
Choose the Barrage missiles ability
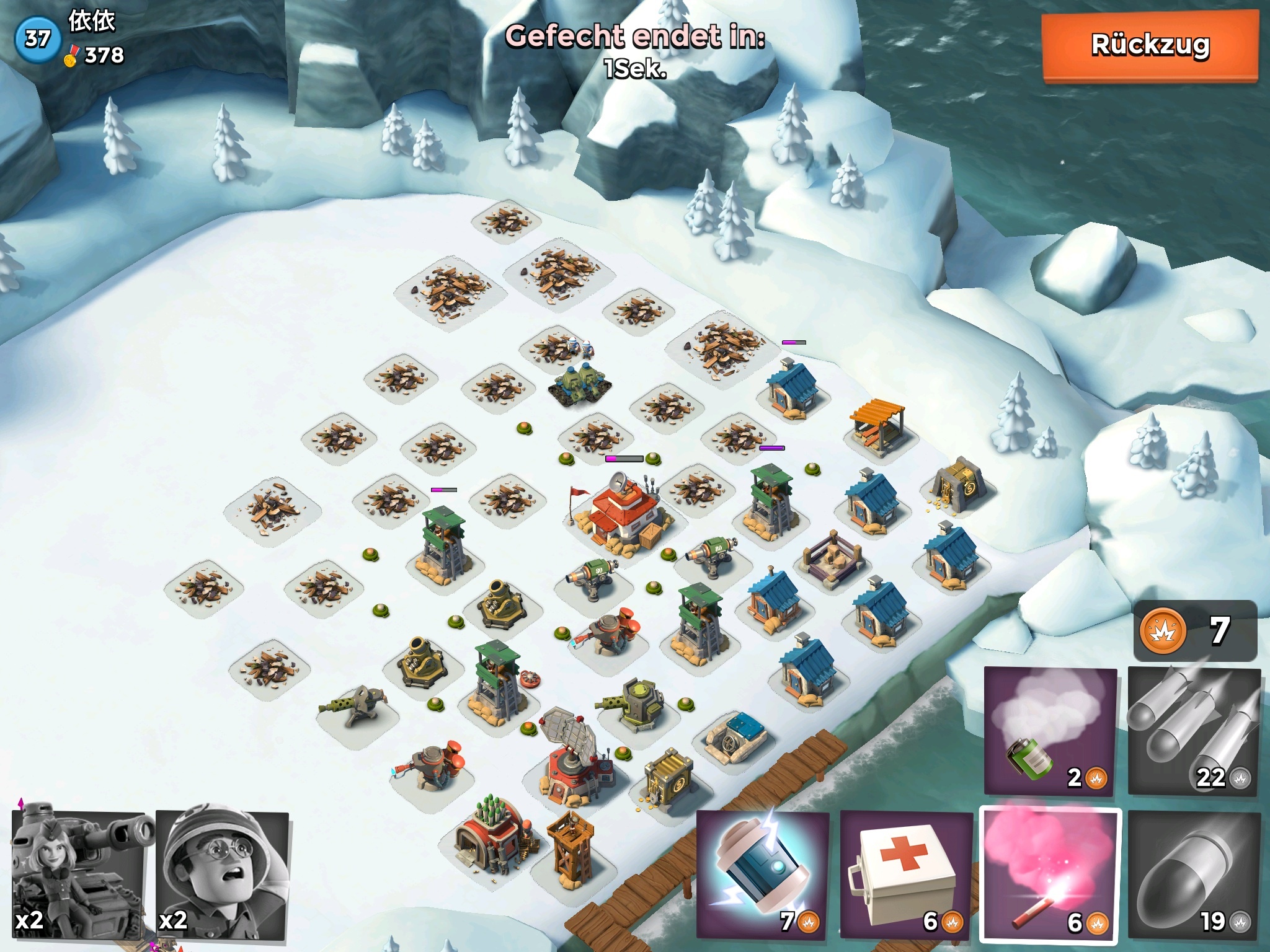[x=1194, y=731]
